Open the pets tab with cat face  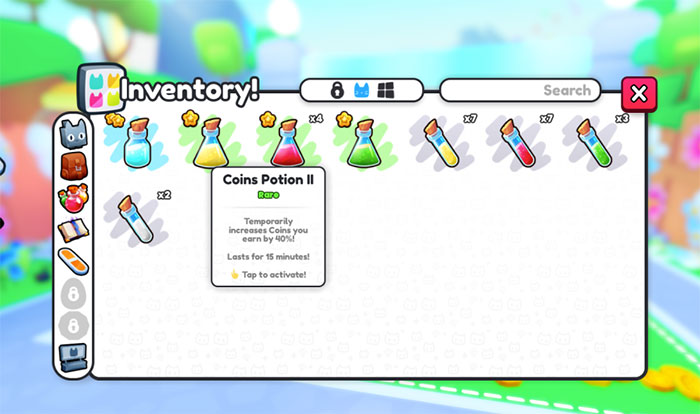pos(73,133)
